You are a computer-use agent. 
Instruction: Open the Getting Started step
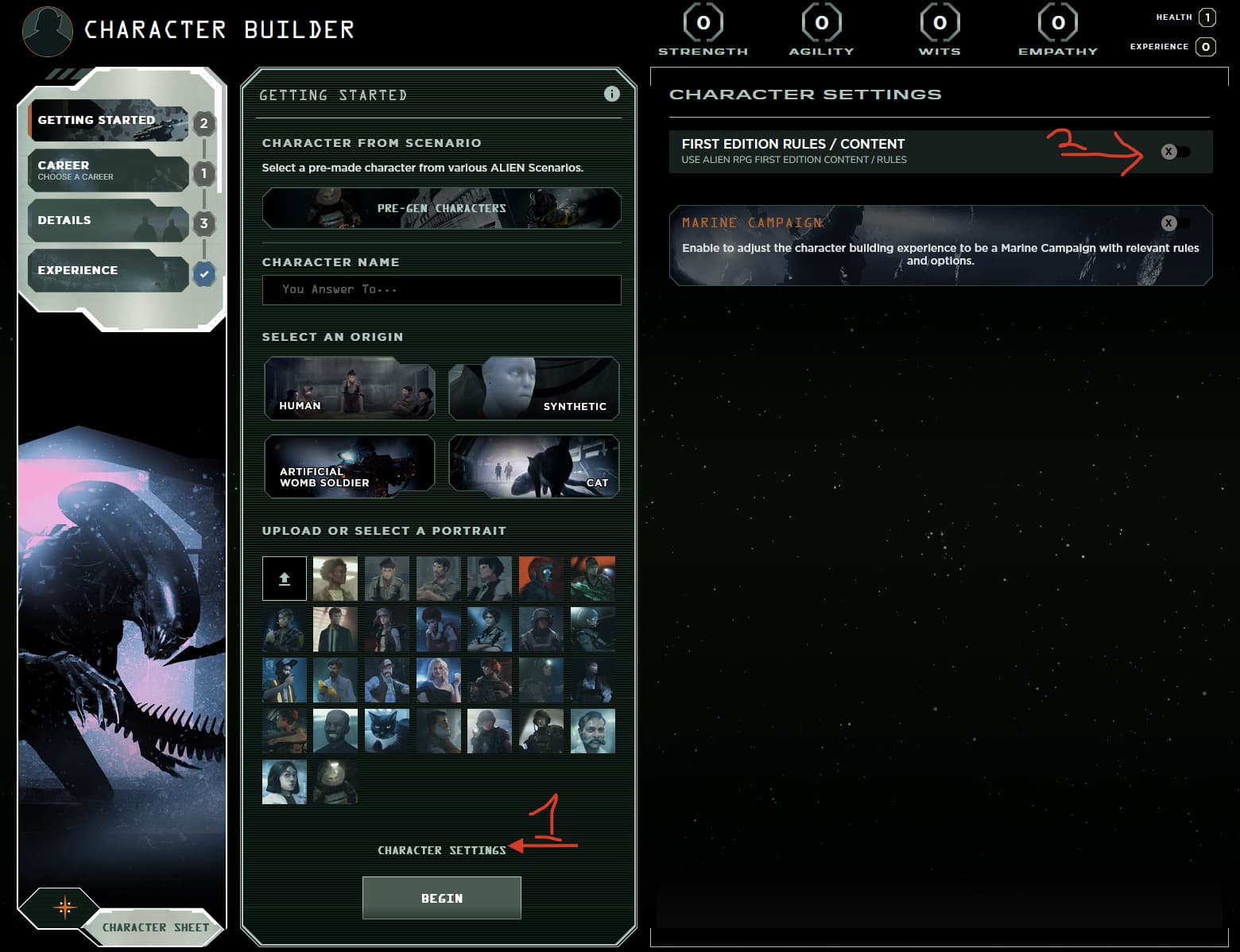pos(107,121)
